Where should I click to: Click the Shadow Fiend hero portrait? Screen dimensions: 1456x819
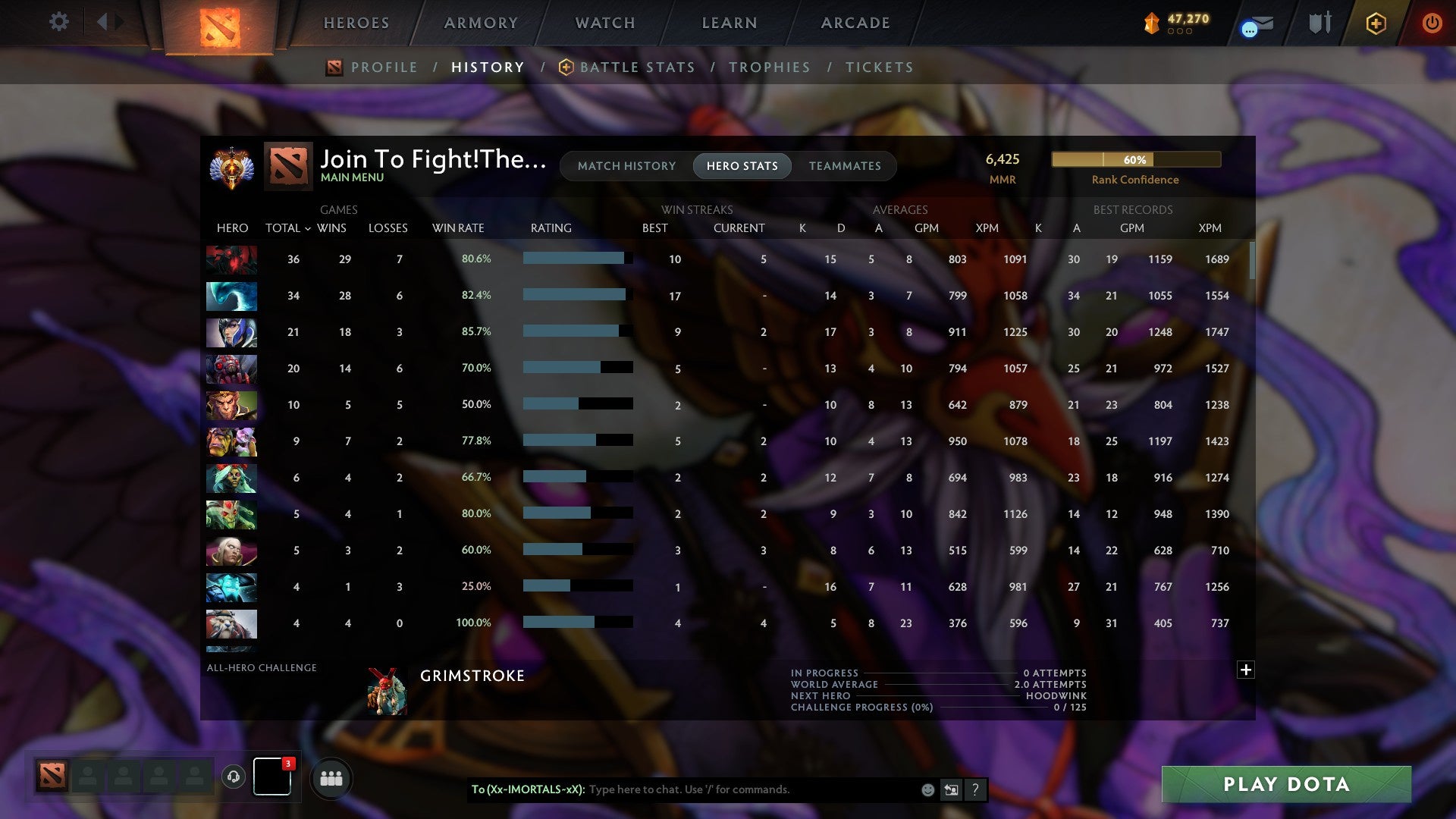tap(231, 259)
